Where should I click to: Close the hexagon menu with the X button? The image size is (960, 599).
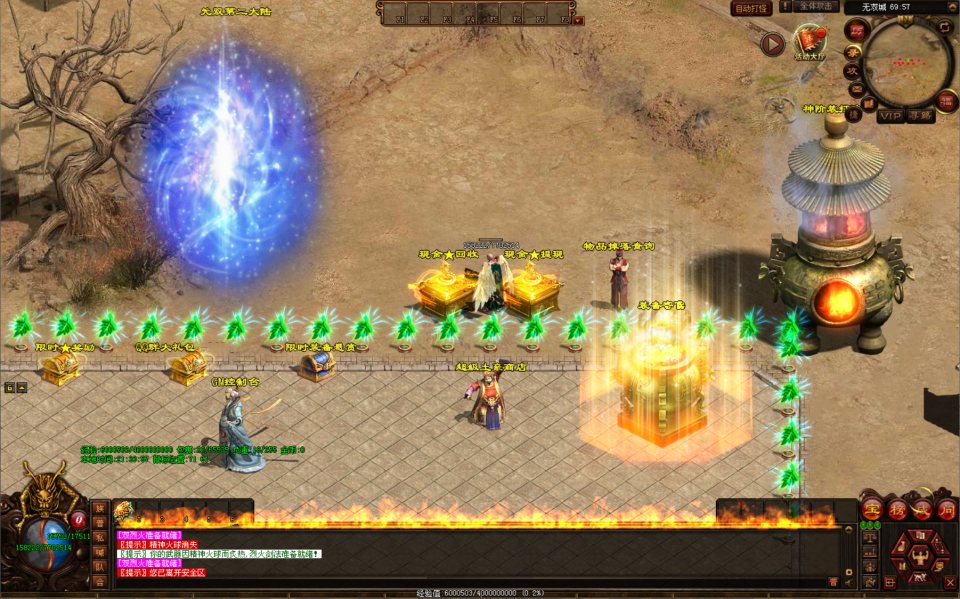pos(948,582)
